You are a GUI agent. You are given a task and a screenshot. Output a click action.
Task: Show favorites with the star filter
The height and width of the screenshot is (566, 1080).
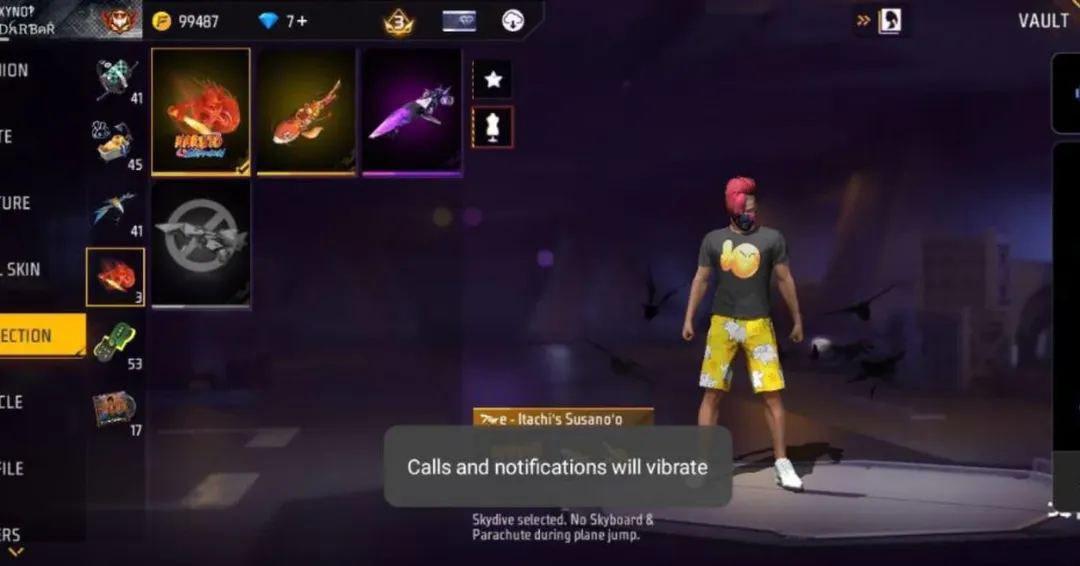(x=492, y=79)
